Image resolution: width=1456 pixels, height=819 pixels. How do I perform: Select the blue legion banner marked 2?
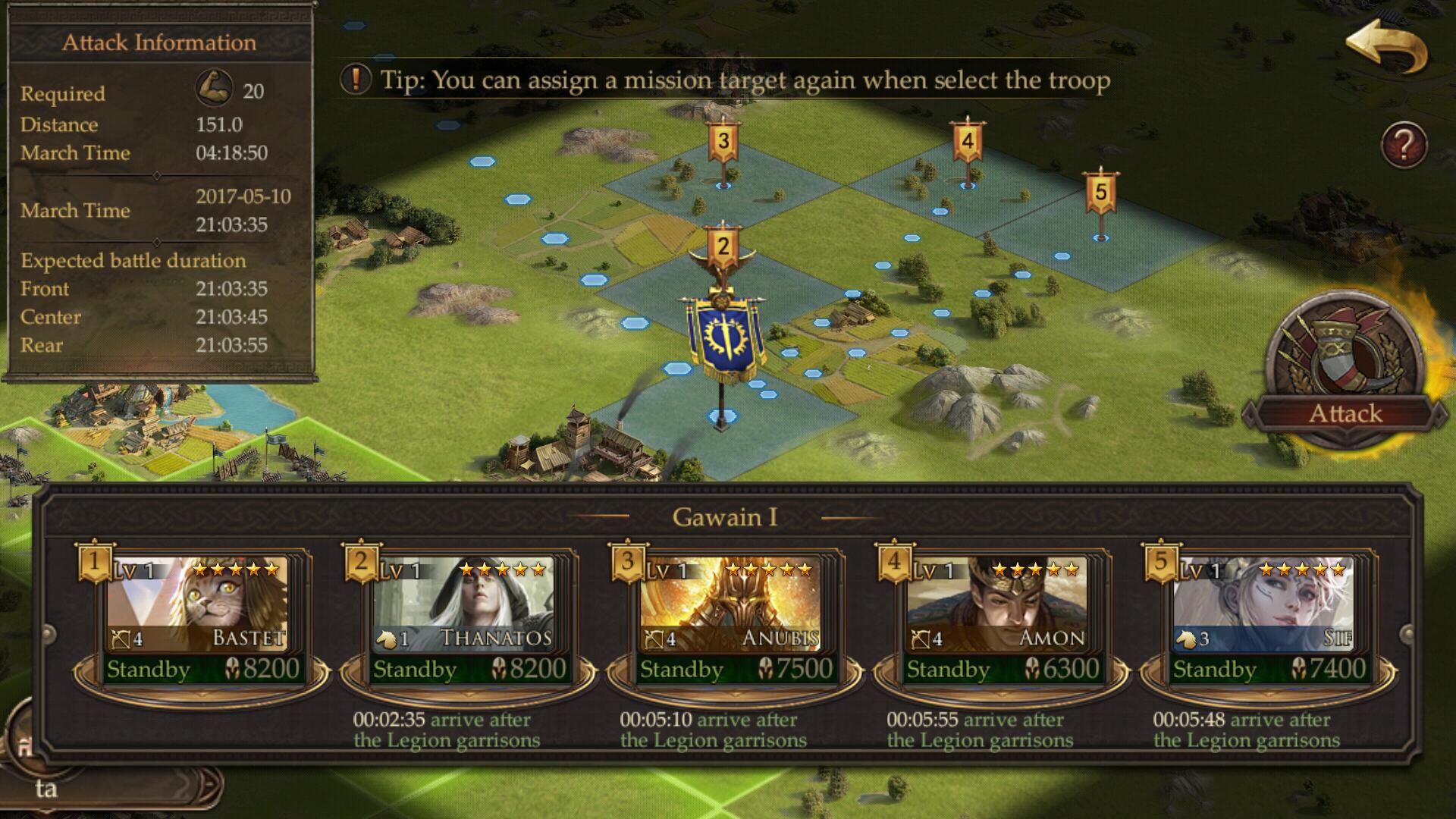(723, 334)
